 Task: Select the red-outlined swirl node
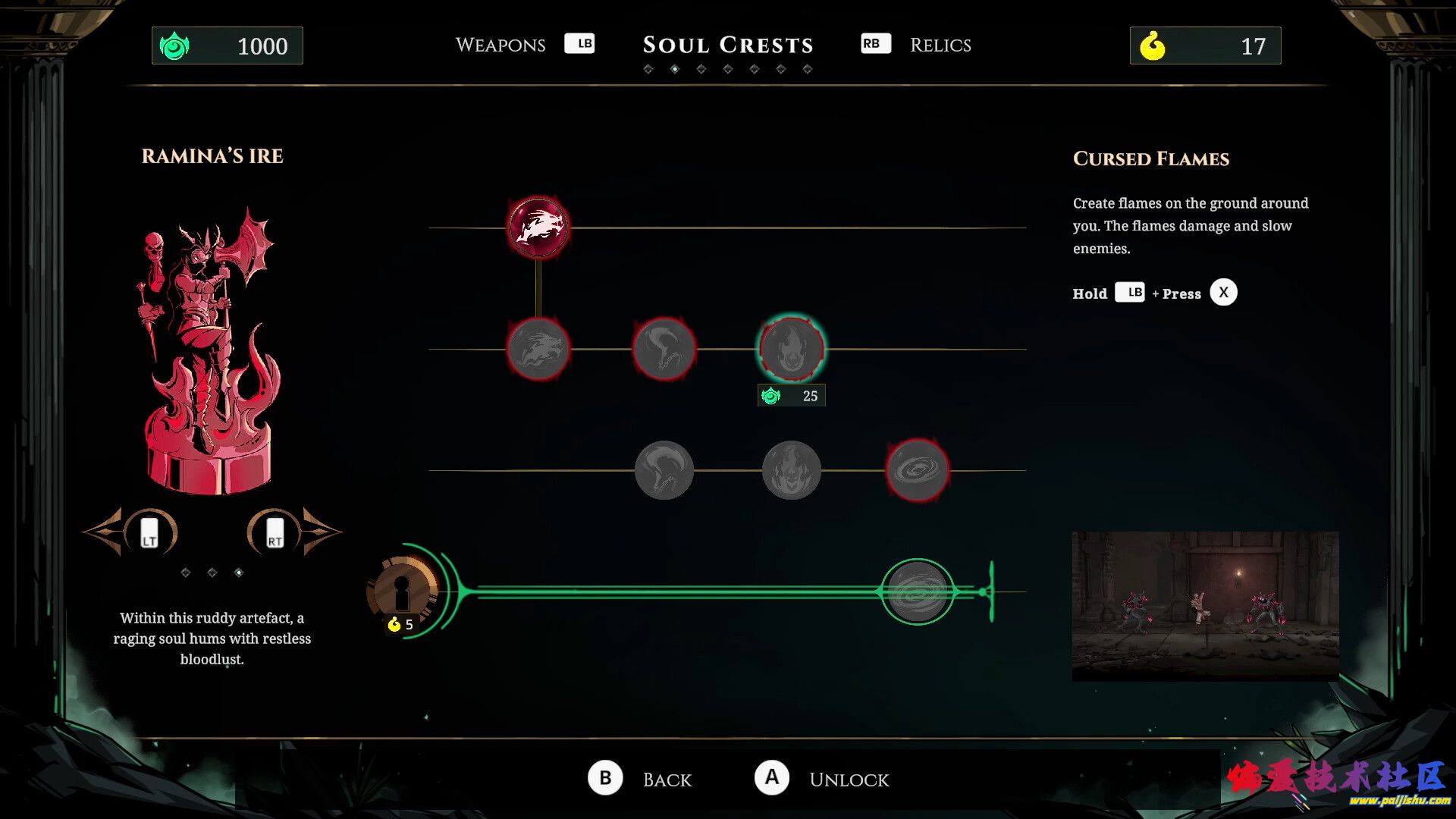point(917,470)
